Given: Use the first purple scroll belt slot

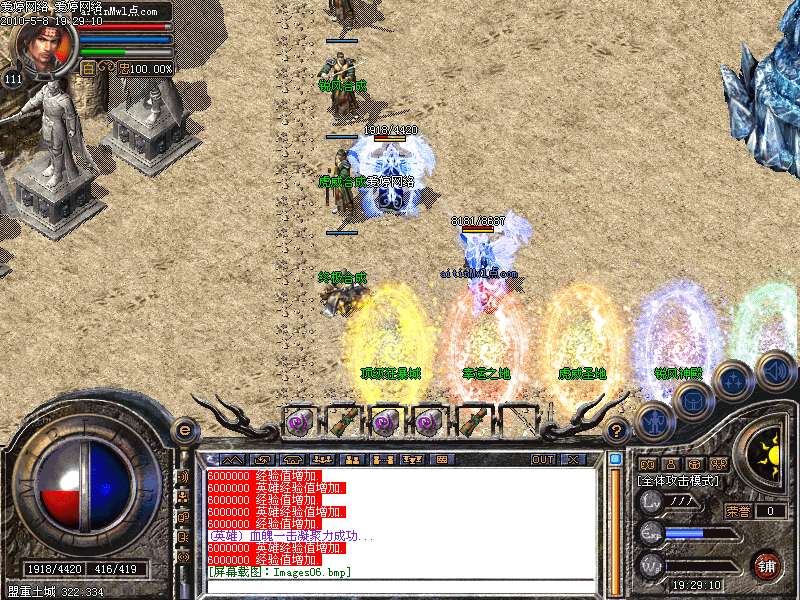Looking at the screenshot, I should (x=298, y=420).
